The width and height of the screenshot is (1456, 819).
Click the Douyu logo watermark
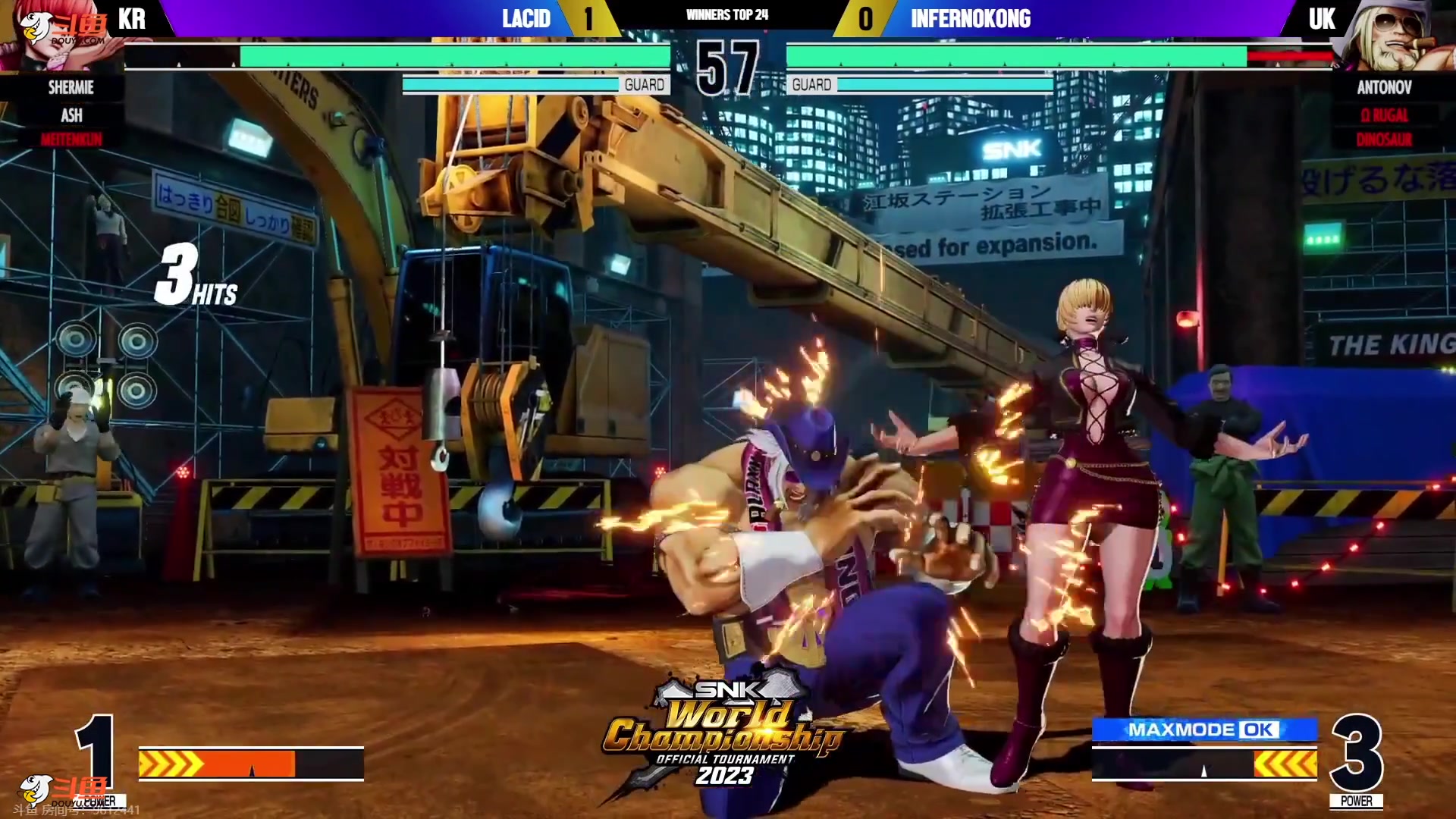63,30
